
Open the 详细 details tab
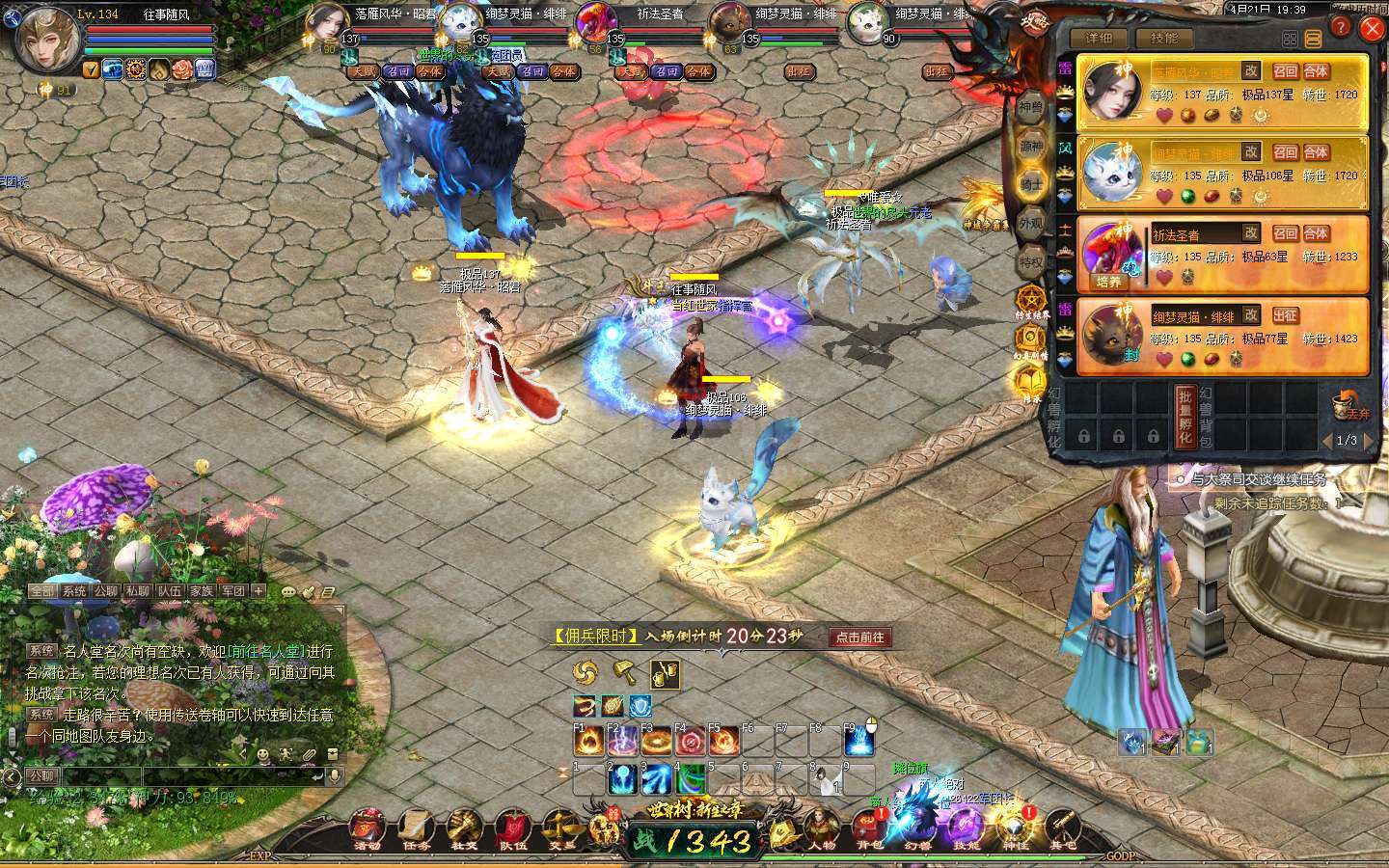coord(1099,39)
